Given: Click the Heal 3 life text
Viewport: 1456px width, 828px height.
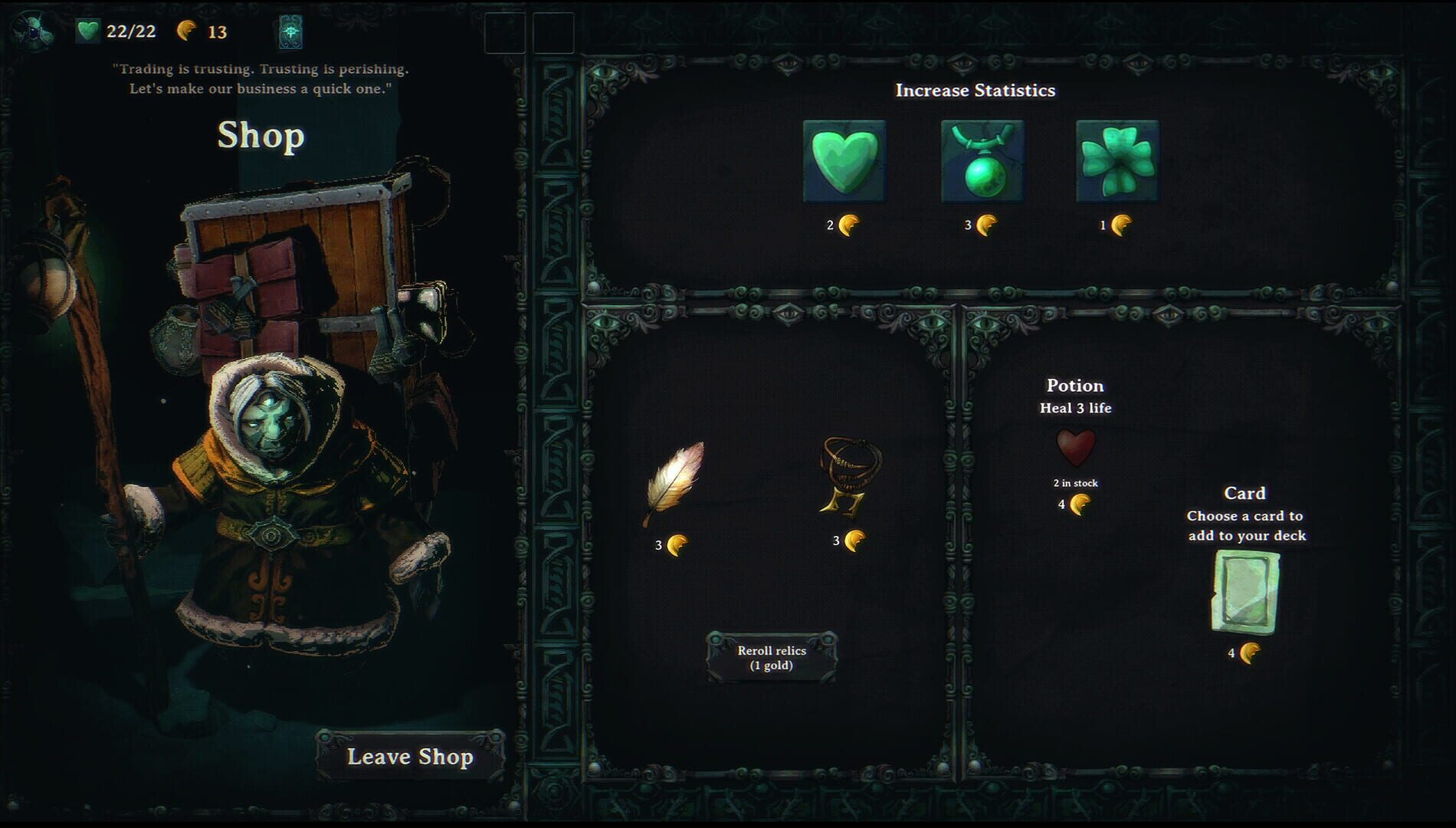Looking at the screenshot, I should click(1075, 409).
